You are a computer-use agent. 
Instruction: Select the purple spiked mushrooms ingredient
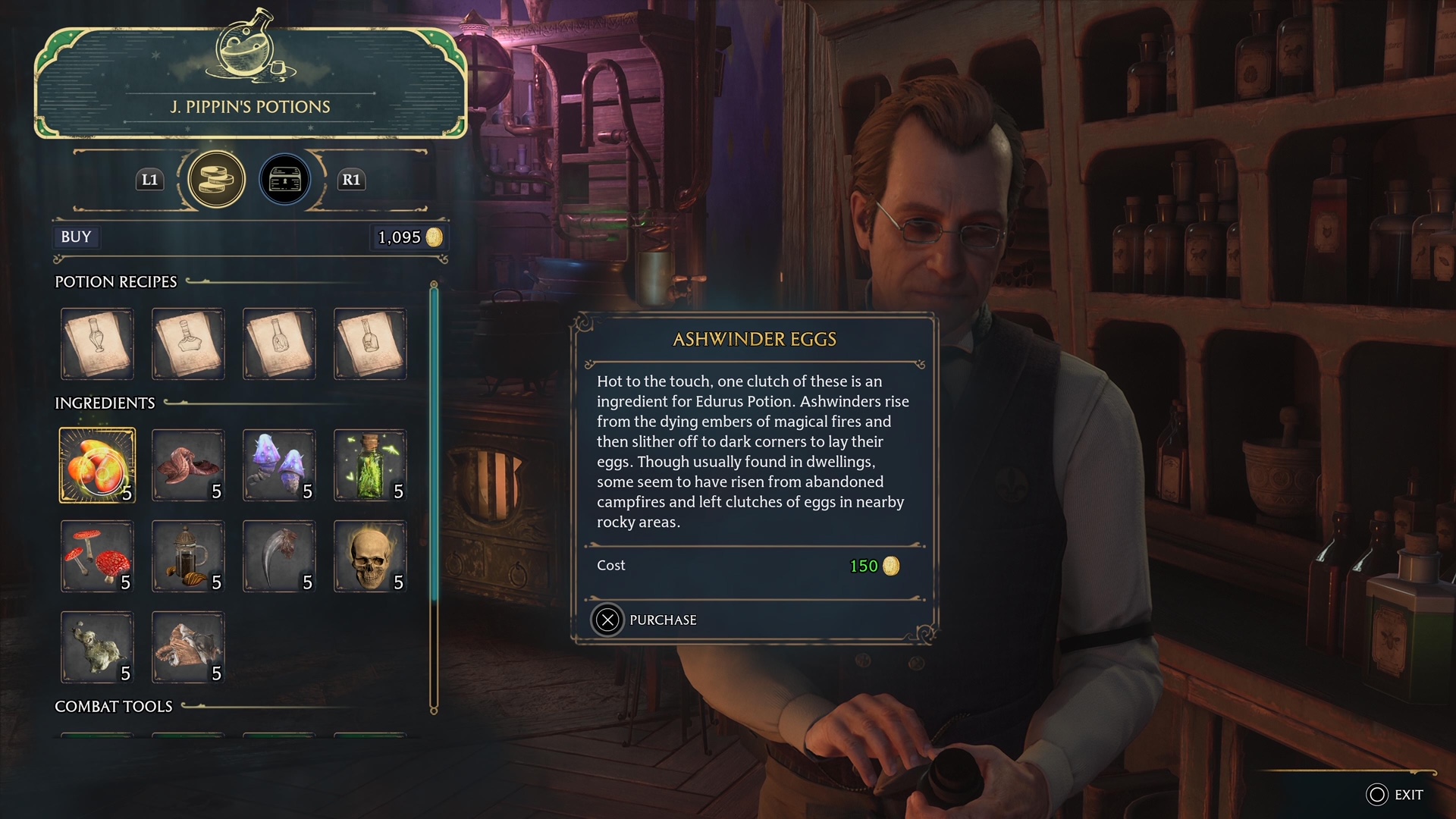[279, 466]
